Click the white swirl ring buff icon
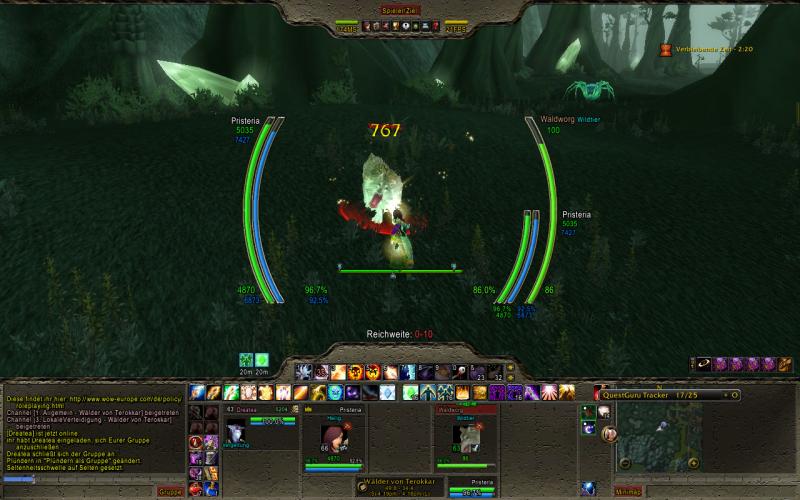Viewport: 800px width, 500px height. [705, 364]
